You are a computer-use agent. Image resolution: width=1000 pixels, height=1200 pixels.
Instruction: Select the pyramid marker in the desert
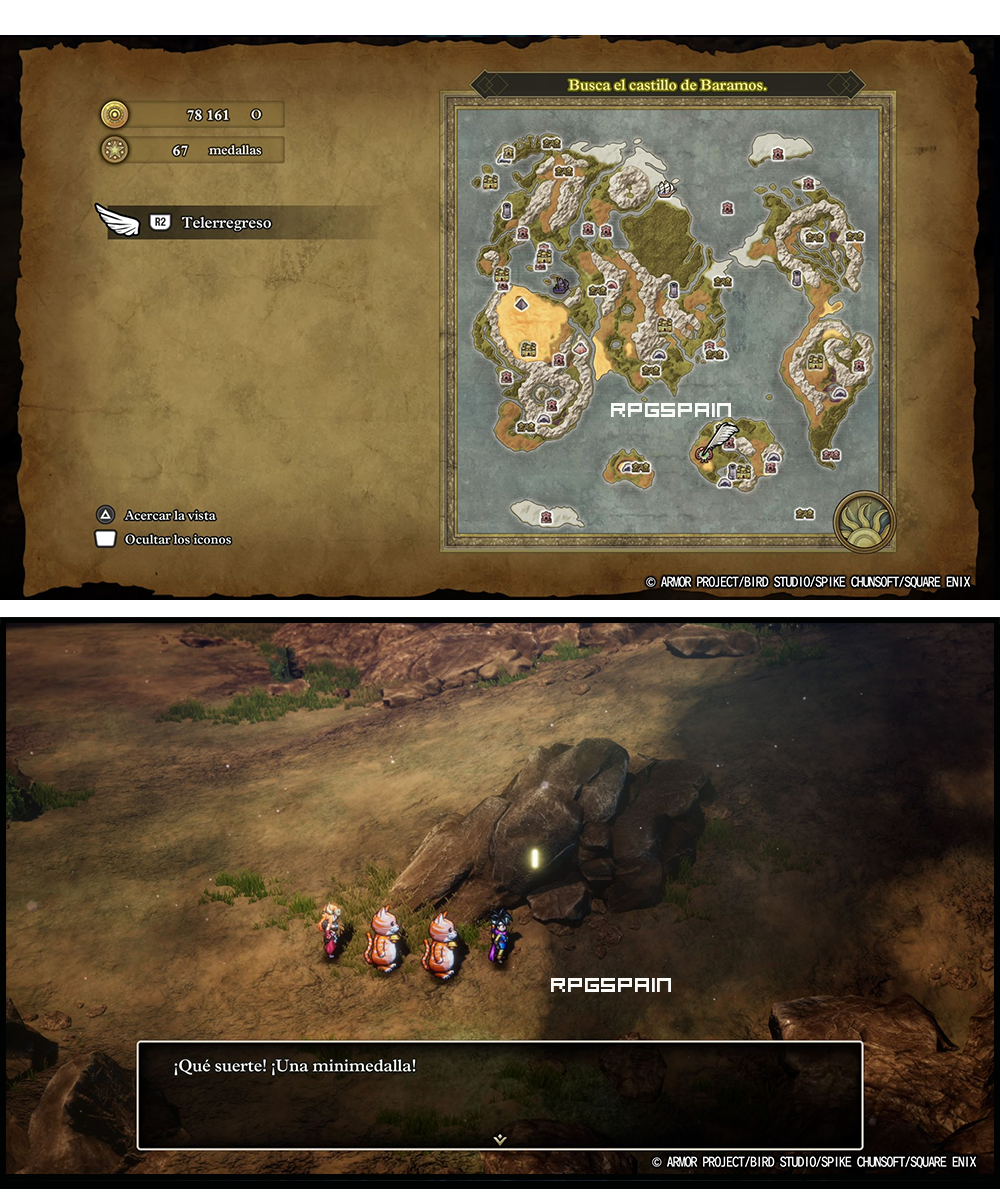pyautogui.click(x=521, y=303)
